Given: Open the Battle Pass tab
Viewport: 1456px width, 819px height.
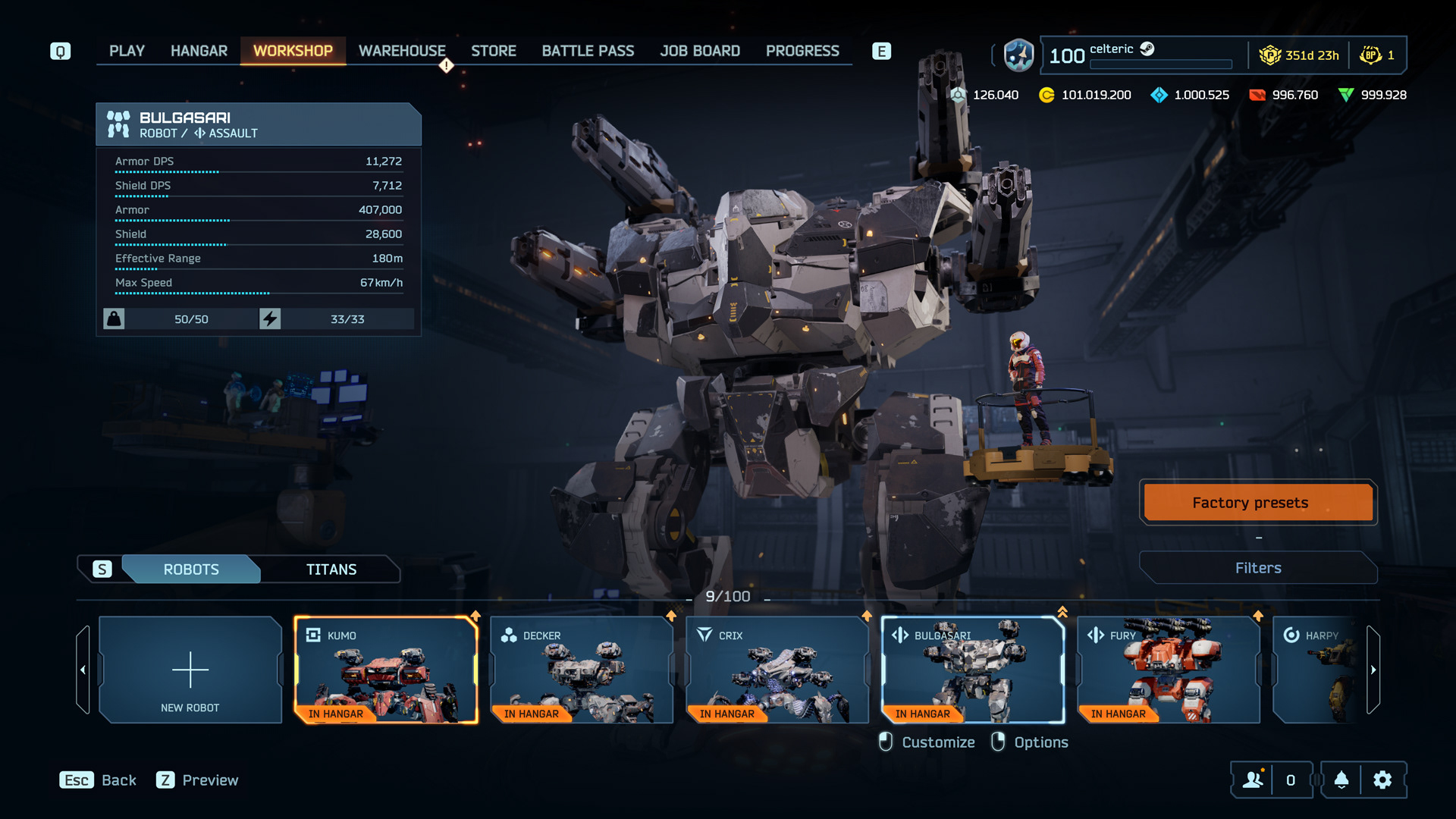Looking at the screenshot, I should (x=588, y=51).
